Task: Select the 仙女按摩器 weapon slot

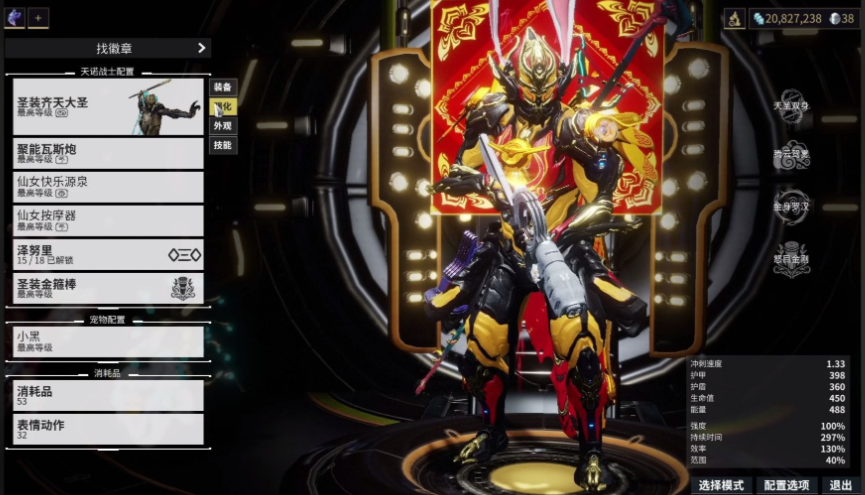Action: 107,220
